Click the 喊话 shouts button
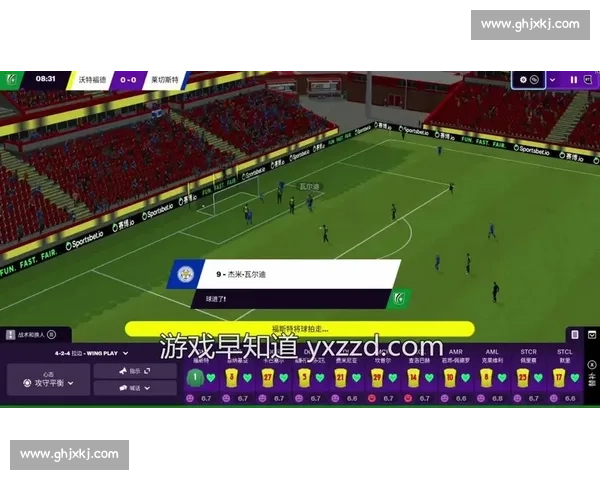Screen dimensions: 600x480 (135, 387)
